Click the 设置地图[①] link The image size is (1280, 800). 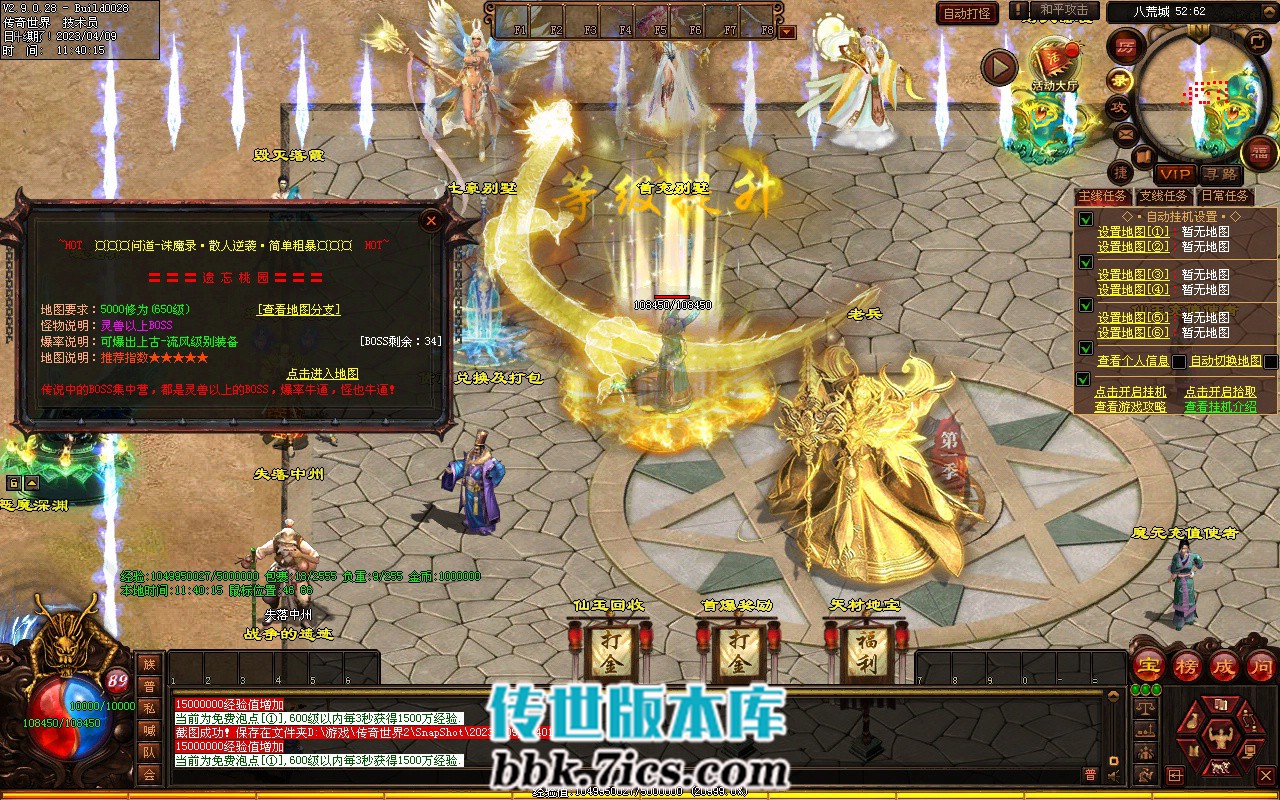coord(1132,232)
